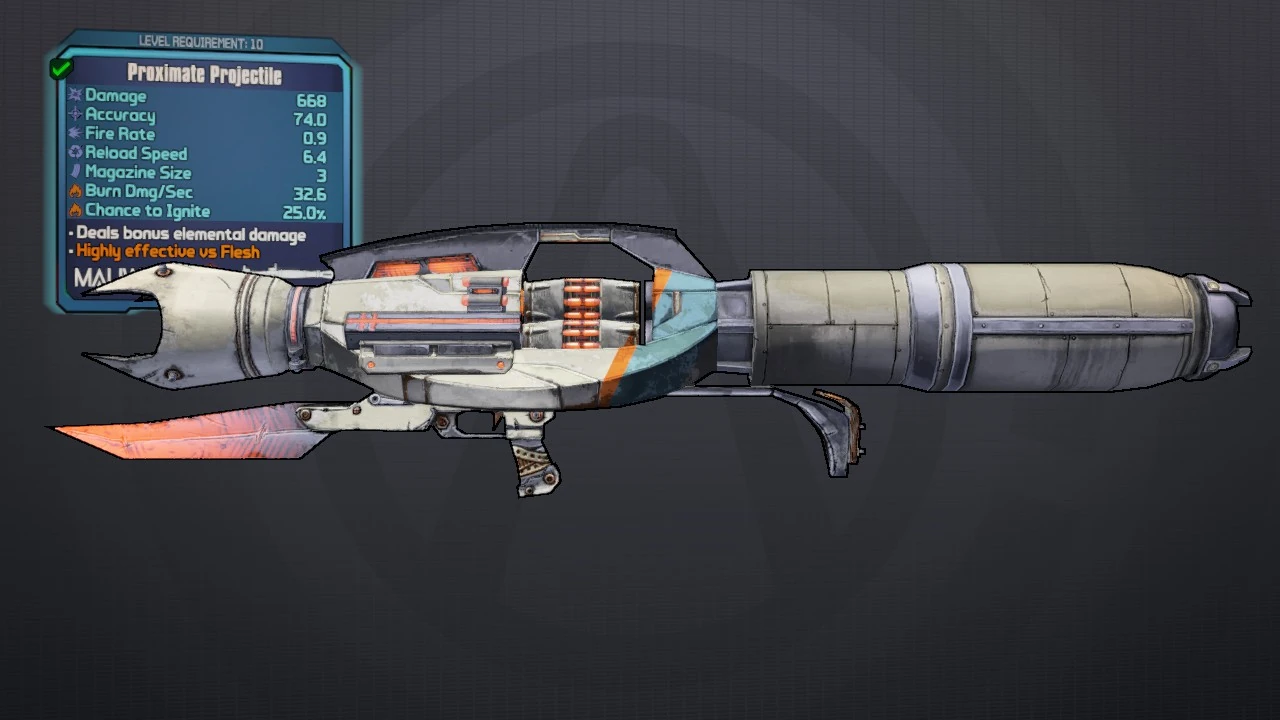Toggle the green equipped checkmark badge

59,67
